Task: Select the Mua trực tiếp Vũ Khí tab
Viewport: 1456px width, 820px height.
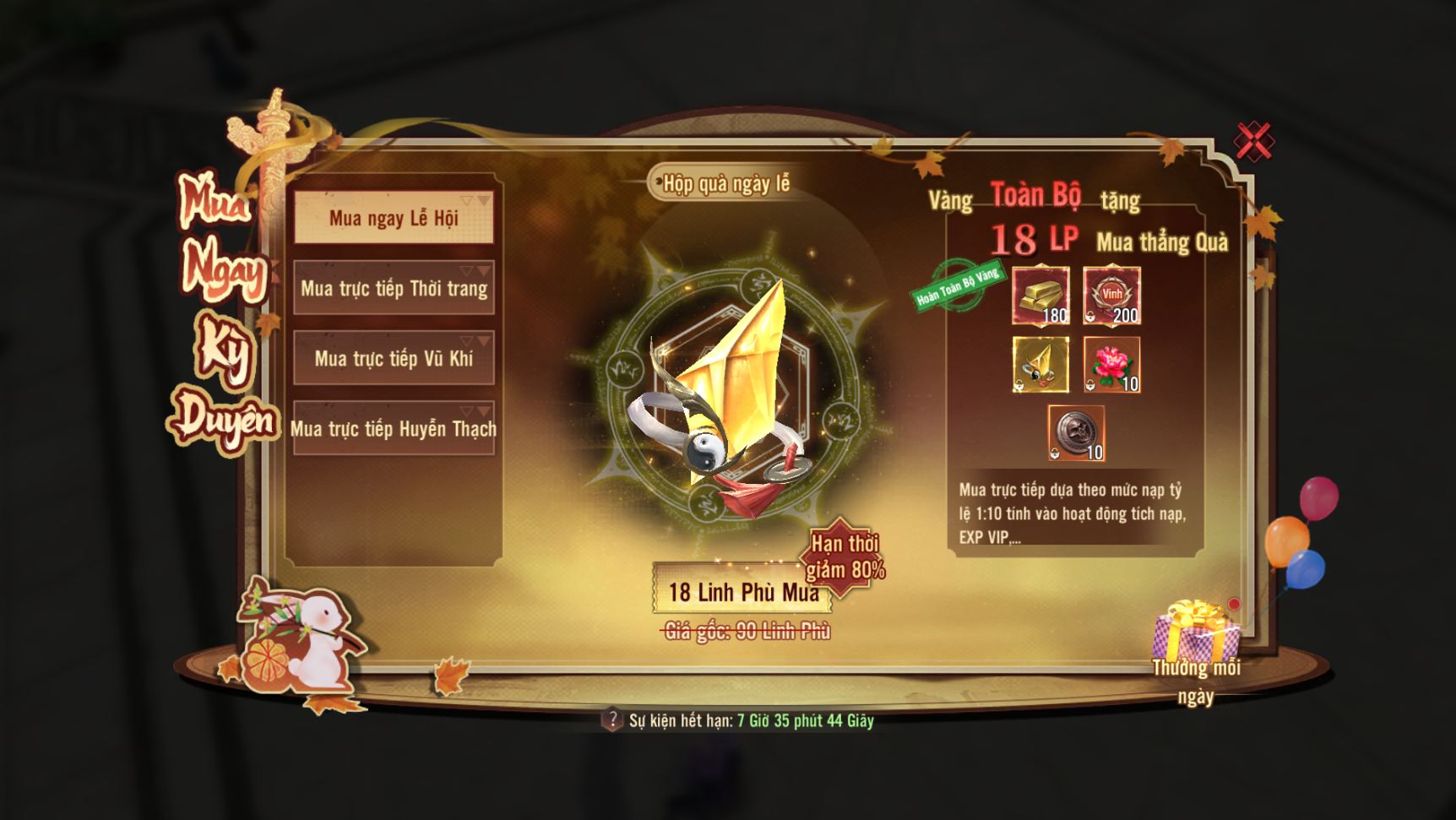Action: [x=394, y=359]
